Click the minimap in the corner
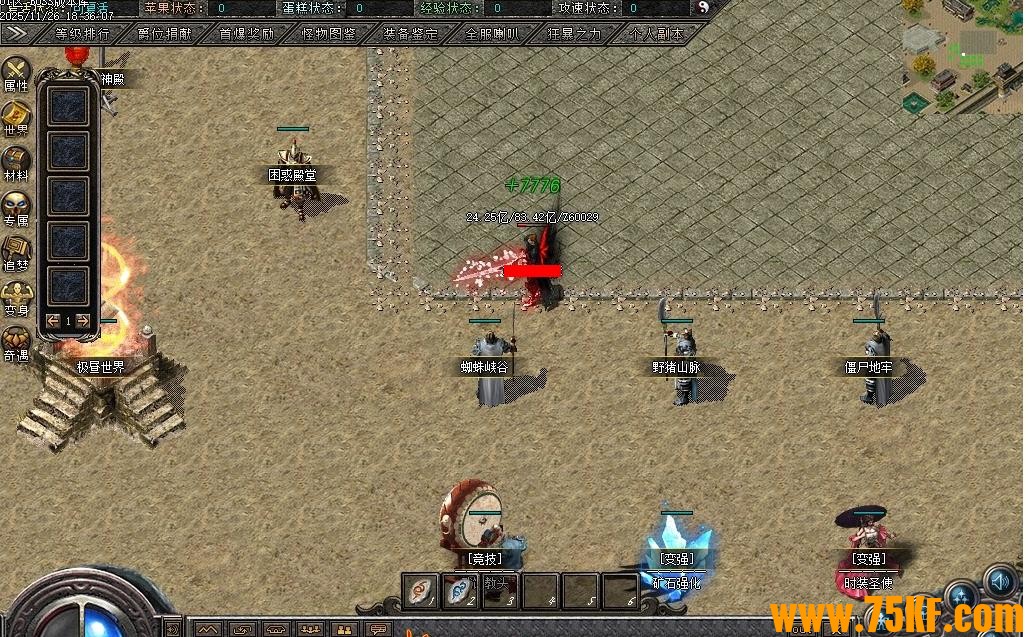The image size is (1028, 637). [x=961, y=55]
